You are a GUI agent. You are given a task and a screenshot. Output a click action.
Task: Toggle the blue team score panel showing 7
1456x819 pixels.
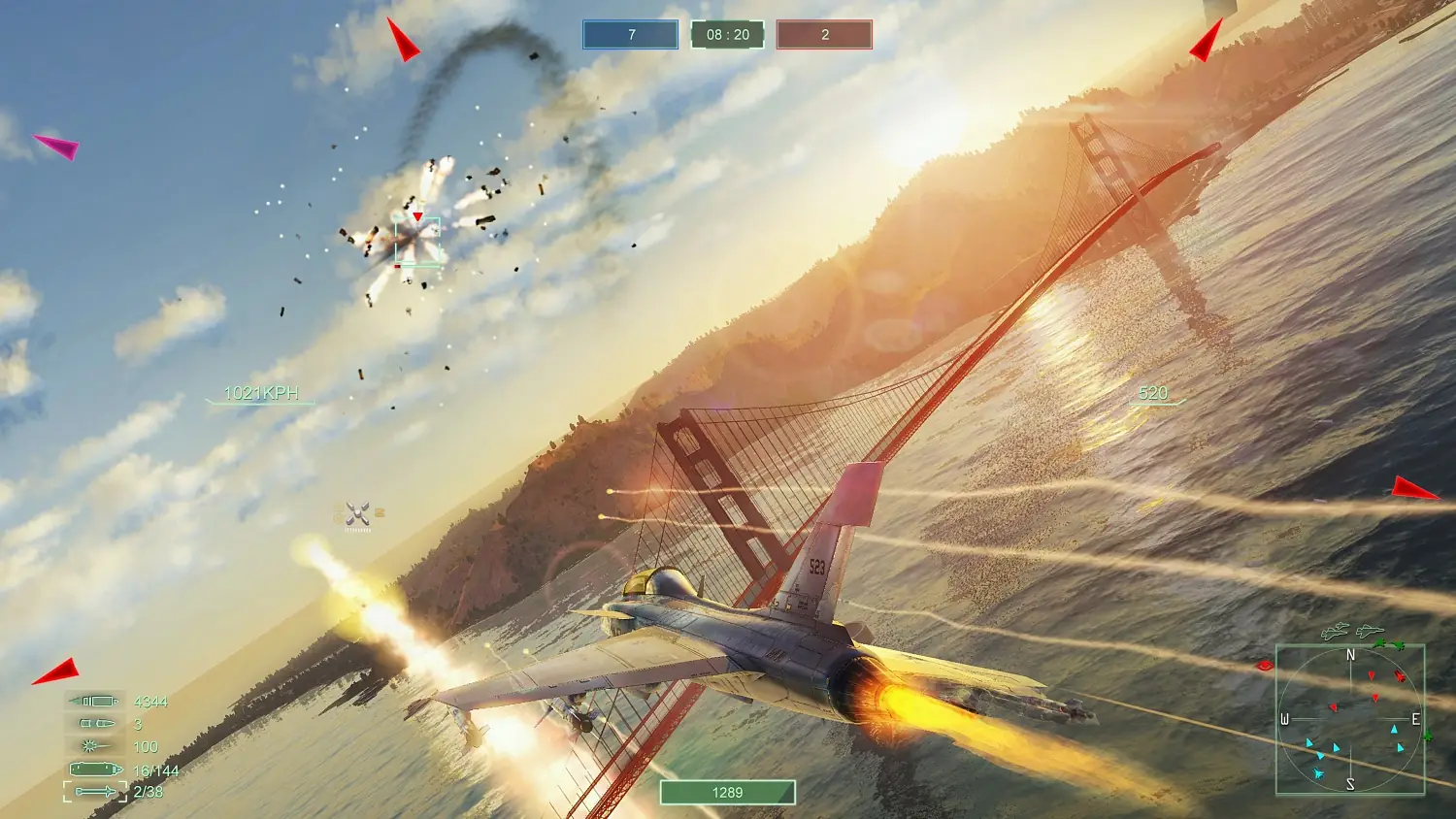click(x=629, y=35)
